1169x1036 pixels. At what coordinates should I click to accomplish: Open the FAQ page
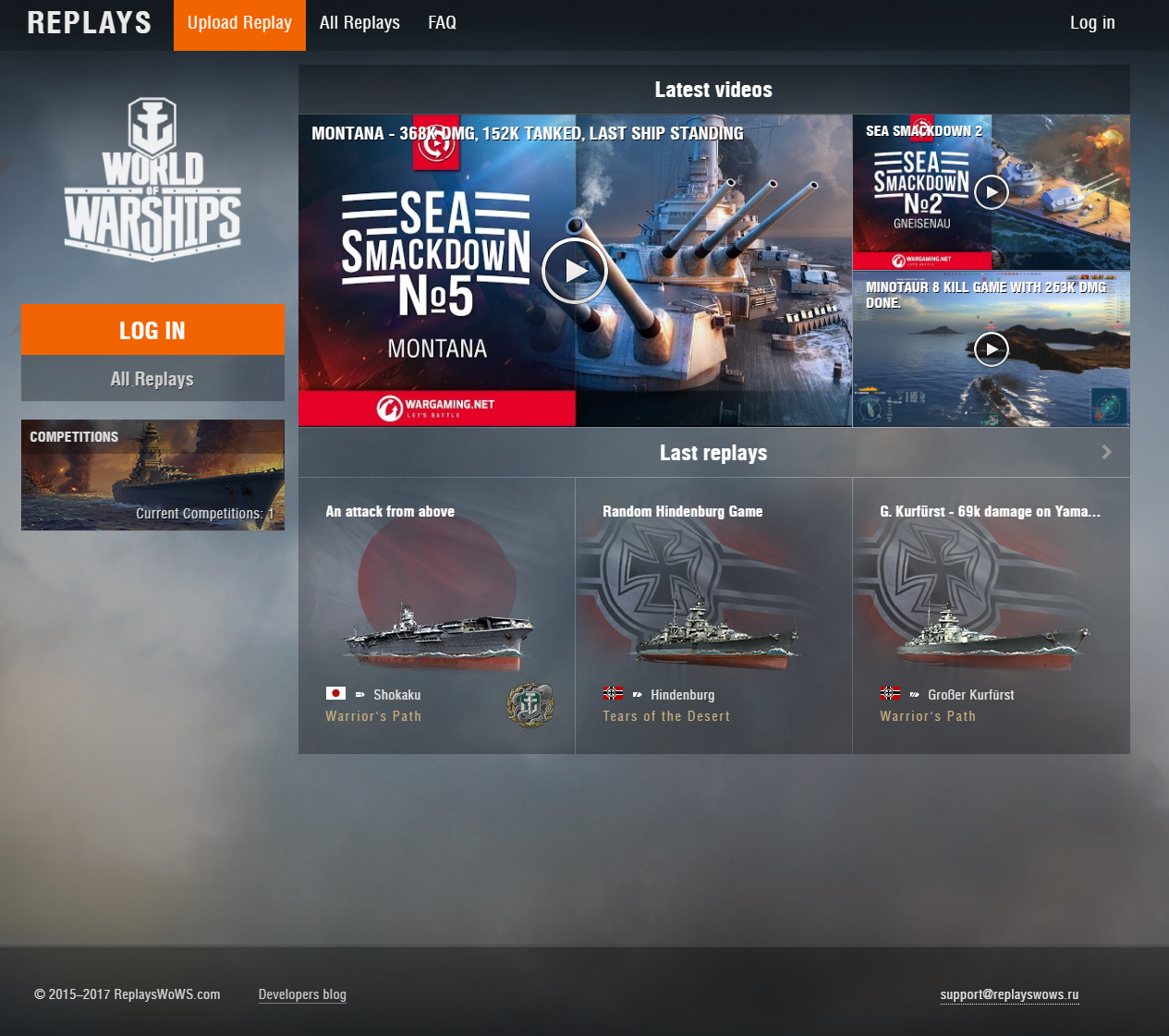tap(442, 24)
